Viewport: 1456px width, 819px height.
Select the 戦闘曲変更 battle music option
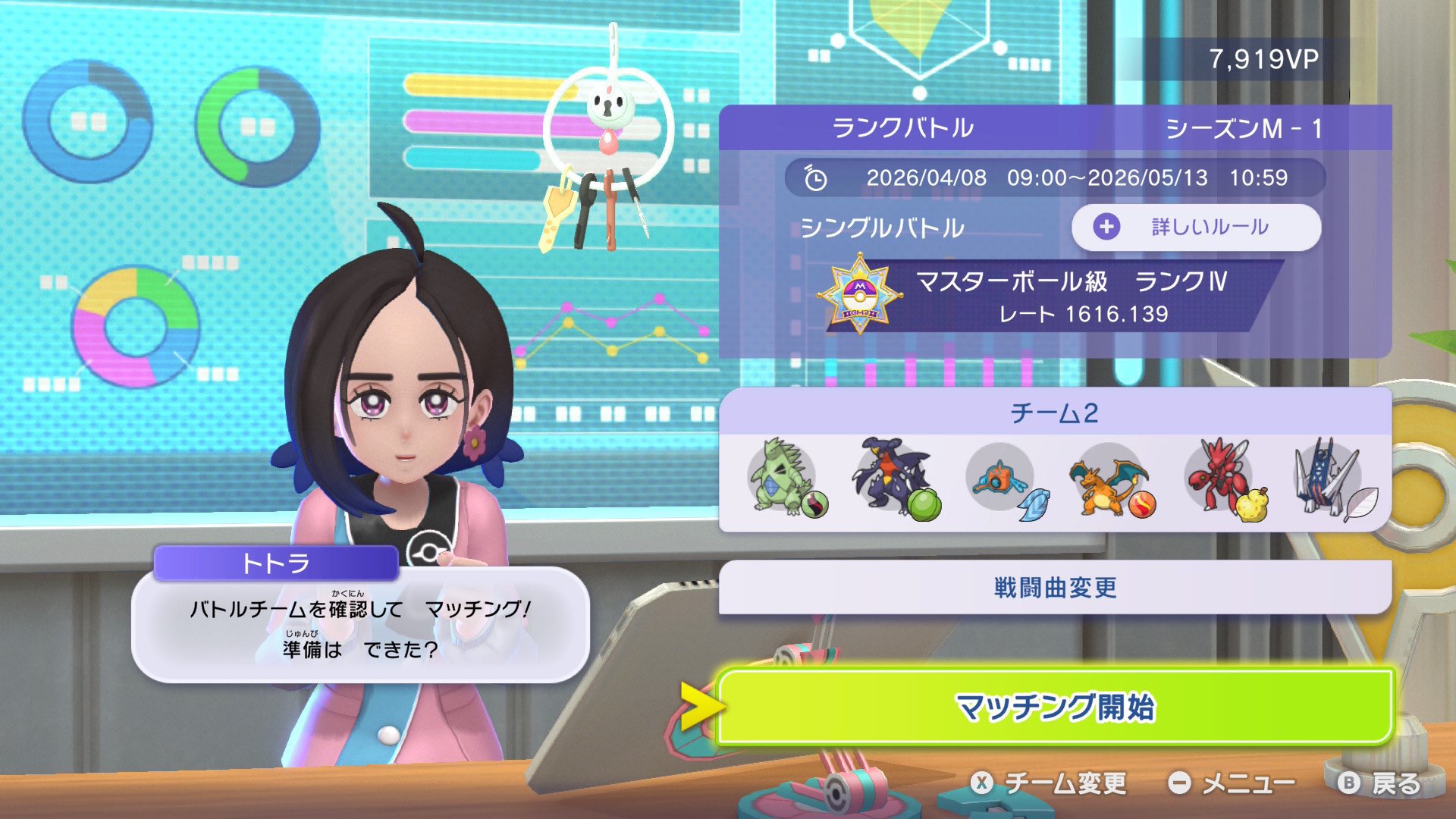[x=1054, y=588]
